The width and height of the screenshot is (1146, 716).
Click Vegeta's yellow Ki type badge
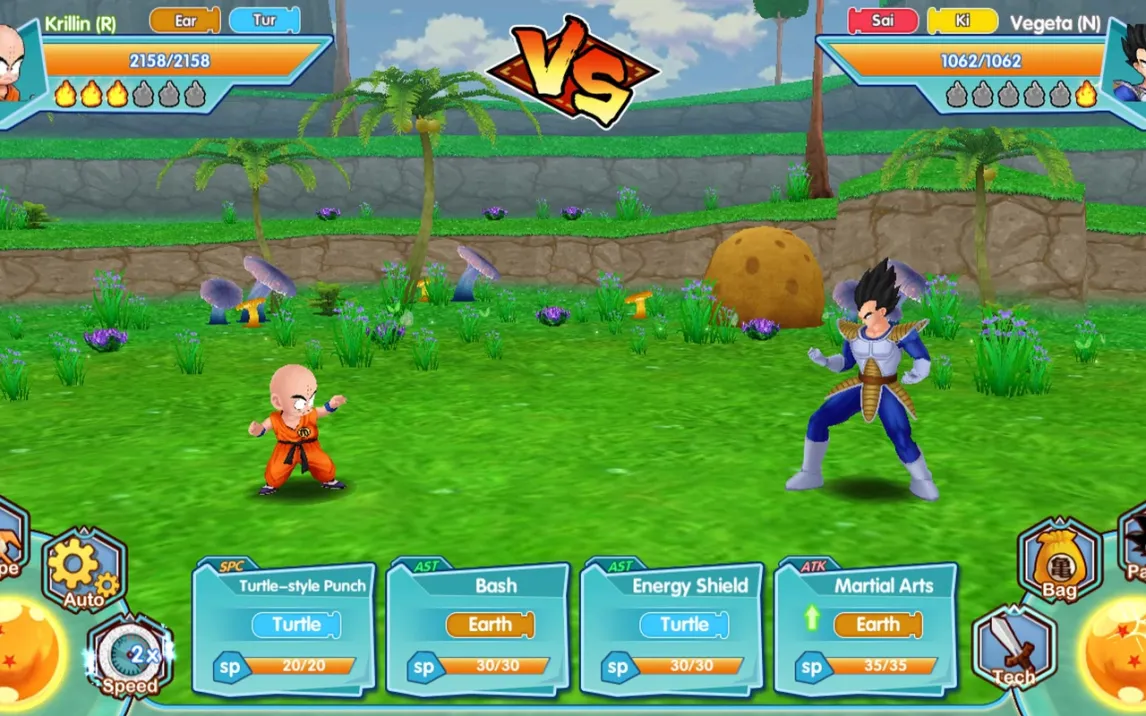tap(962, 21)
